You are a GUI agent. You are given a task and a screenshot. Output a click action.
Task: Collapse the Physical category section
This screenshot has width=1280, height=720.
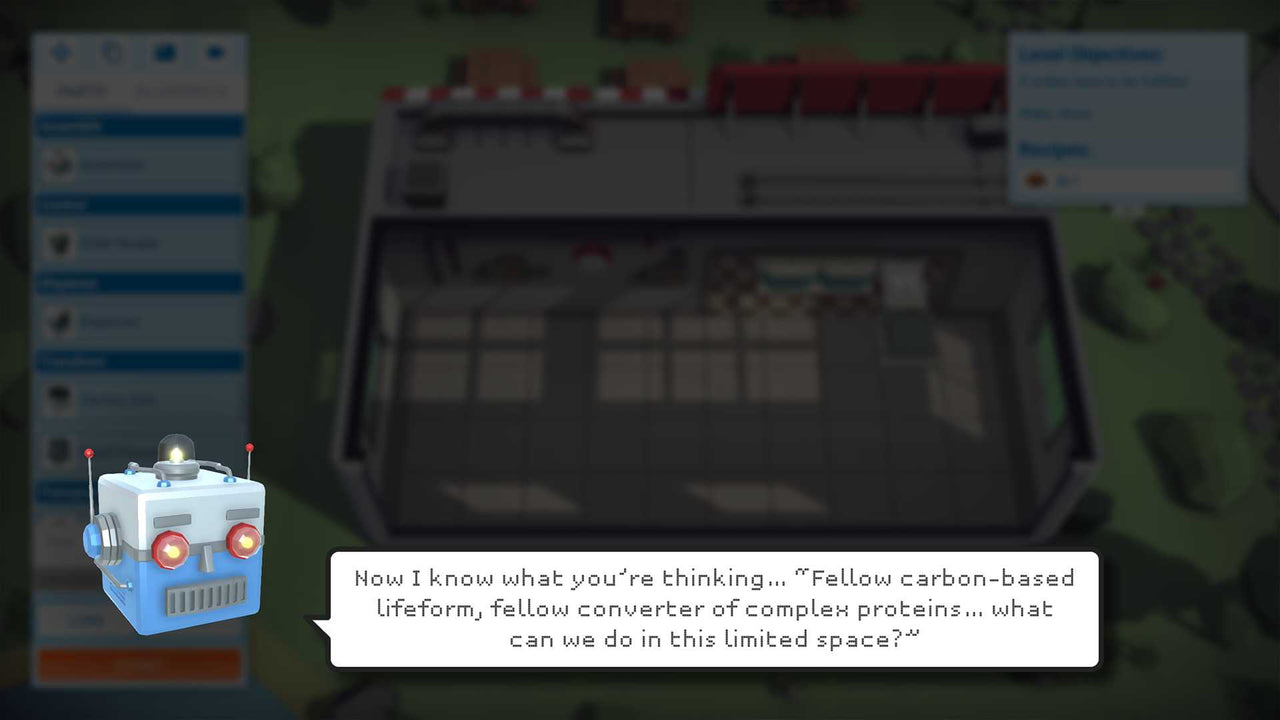(x=139, y=283)
